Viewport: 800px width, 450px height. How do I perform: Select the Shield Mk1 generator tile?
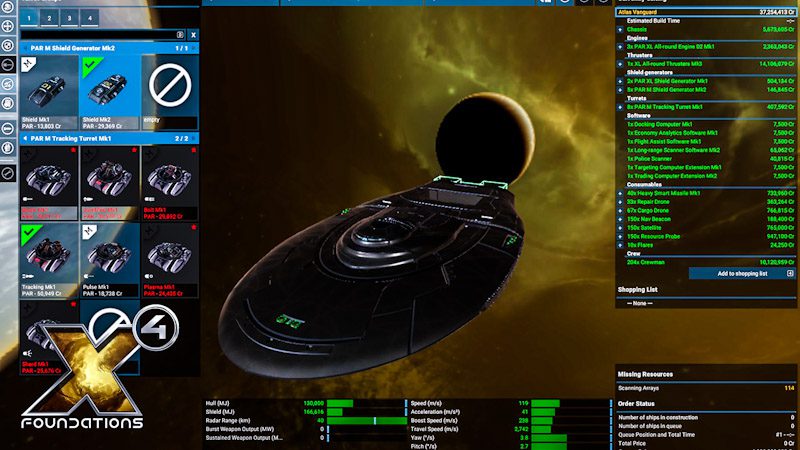pos(48,93)
